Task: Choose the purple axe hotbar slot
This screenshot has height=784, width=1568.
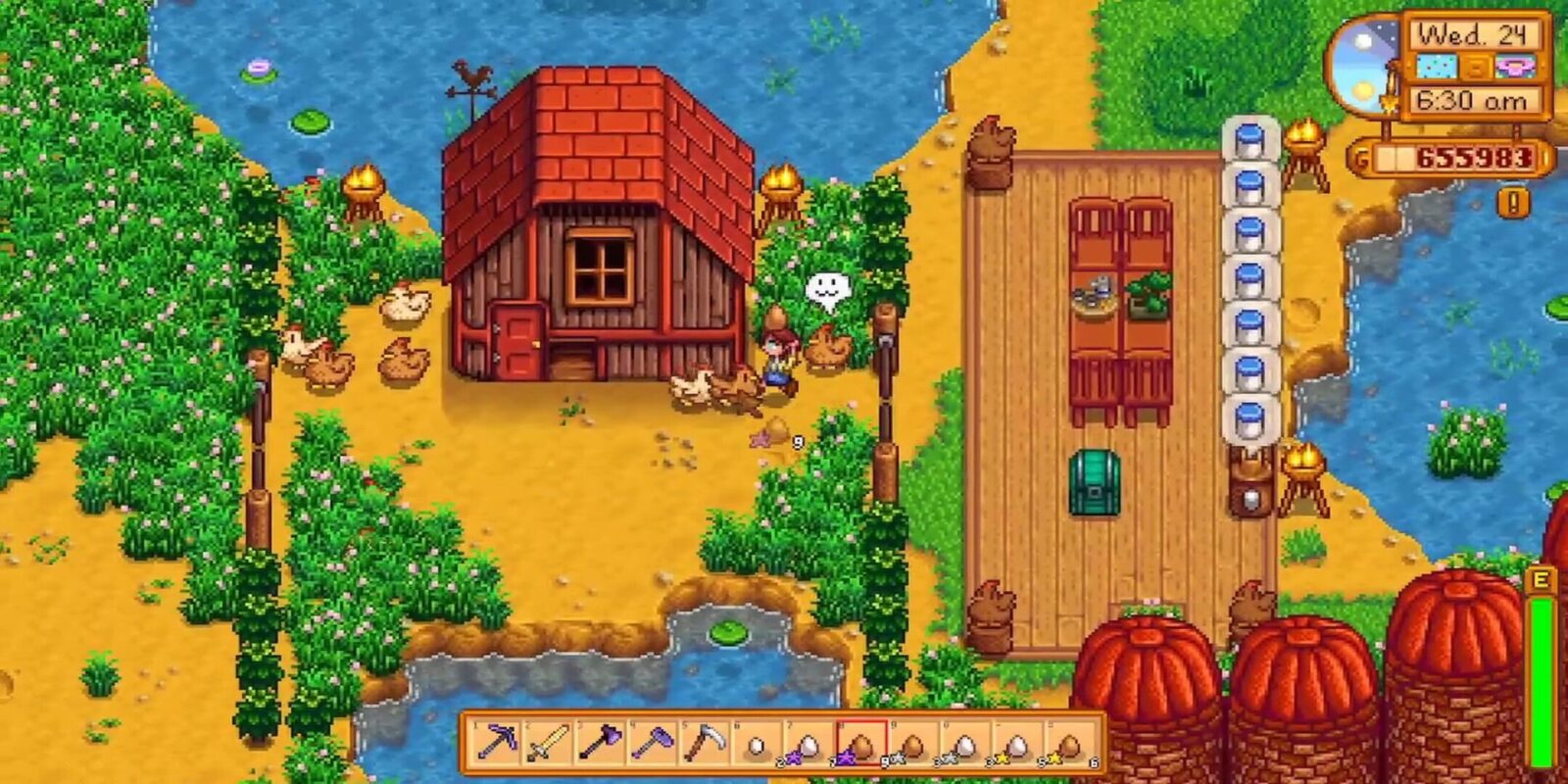Action: pos(600,743)
